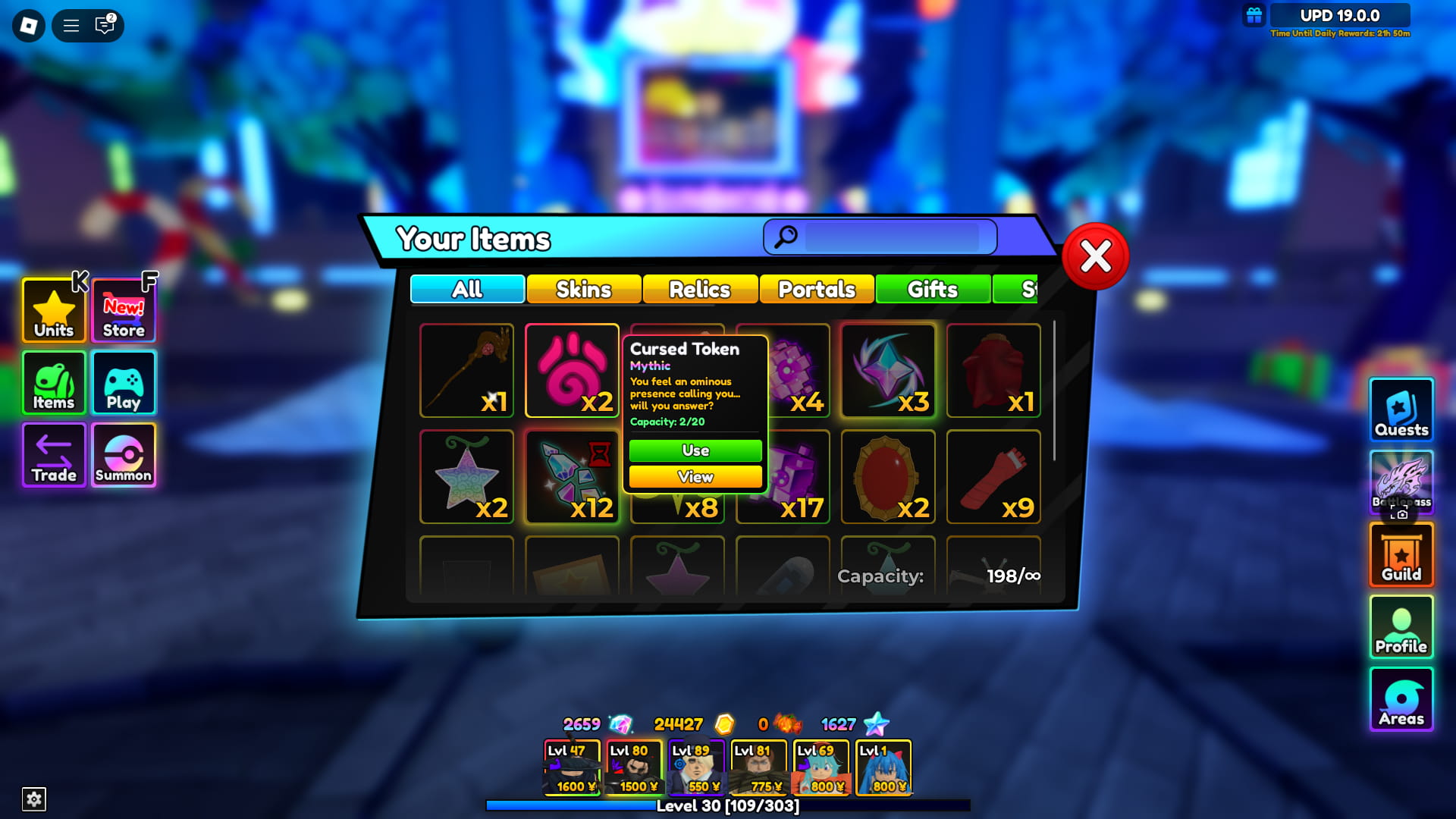Open the Summon menu
The image size is (1456, 819).
(123, 455)
